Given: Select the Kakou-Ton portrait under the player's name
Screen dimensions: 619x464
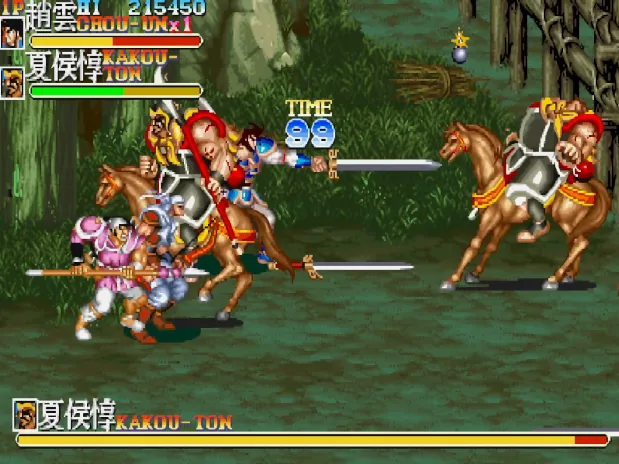Looking at the screenshot, I should [13, 82].
